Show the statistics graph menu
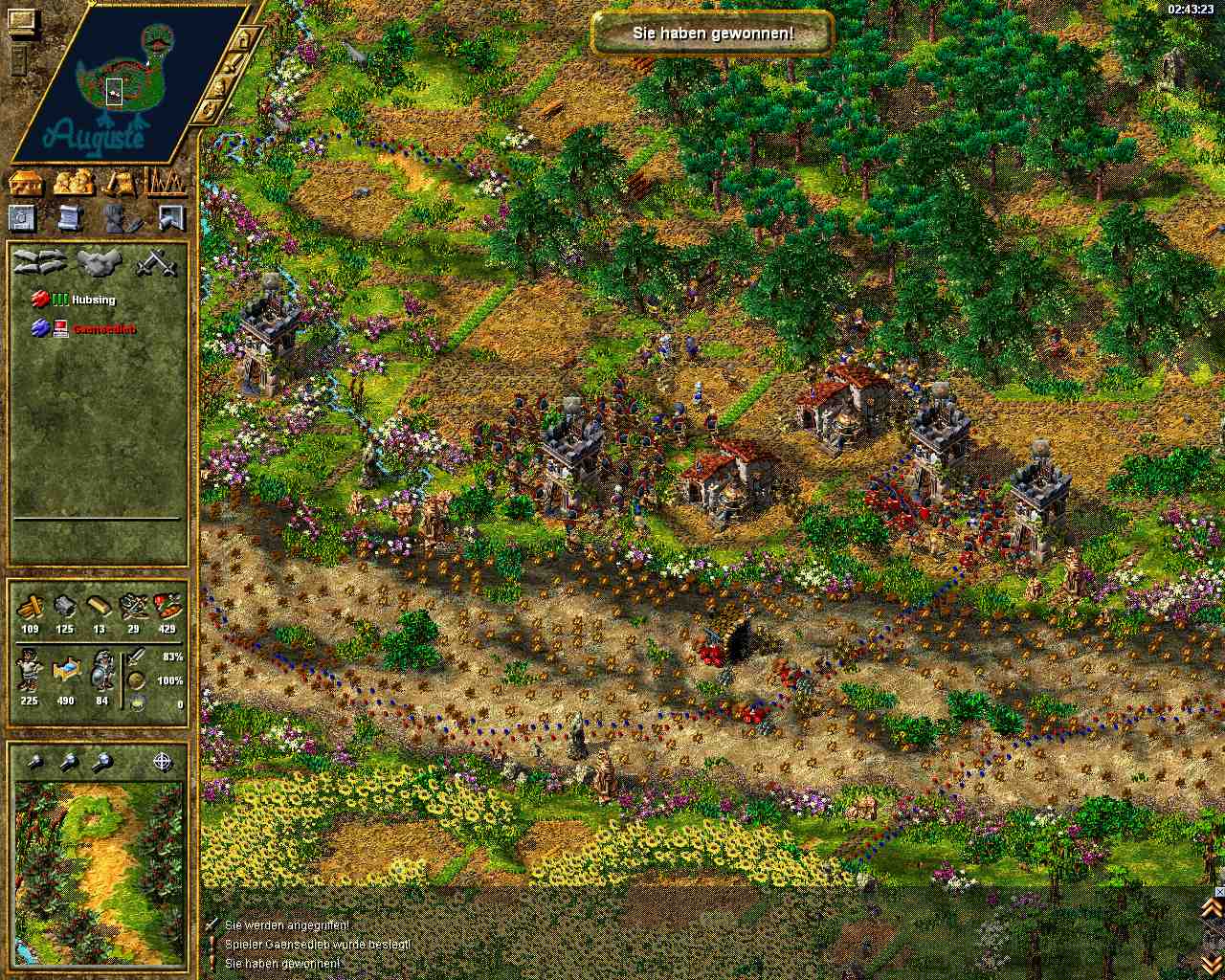The image size is (1225, 980). point(165,182)
